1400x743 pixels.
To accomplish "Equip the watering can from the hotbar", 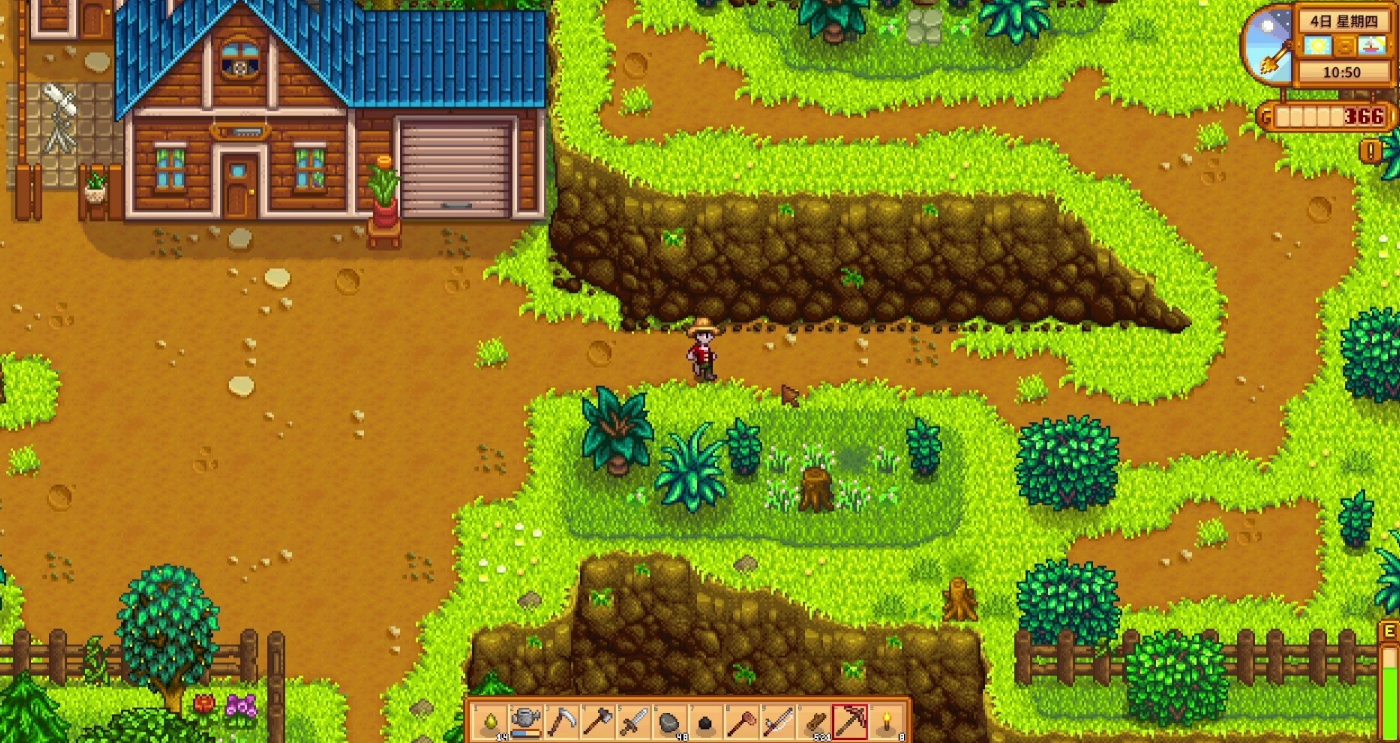I will 526,721.
